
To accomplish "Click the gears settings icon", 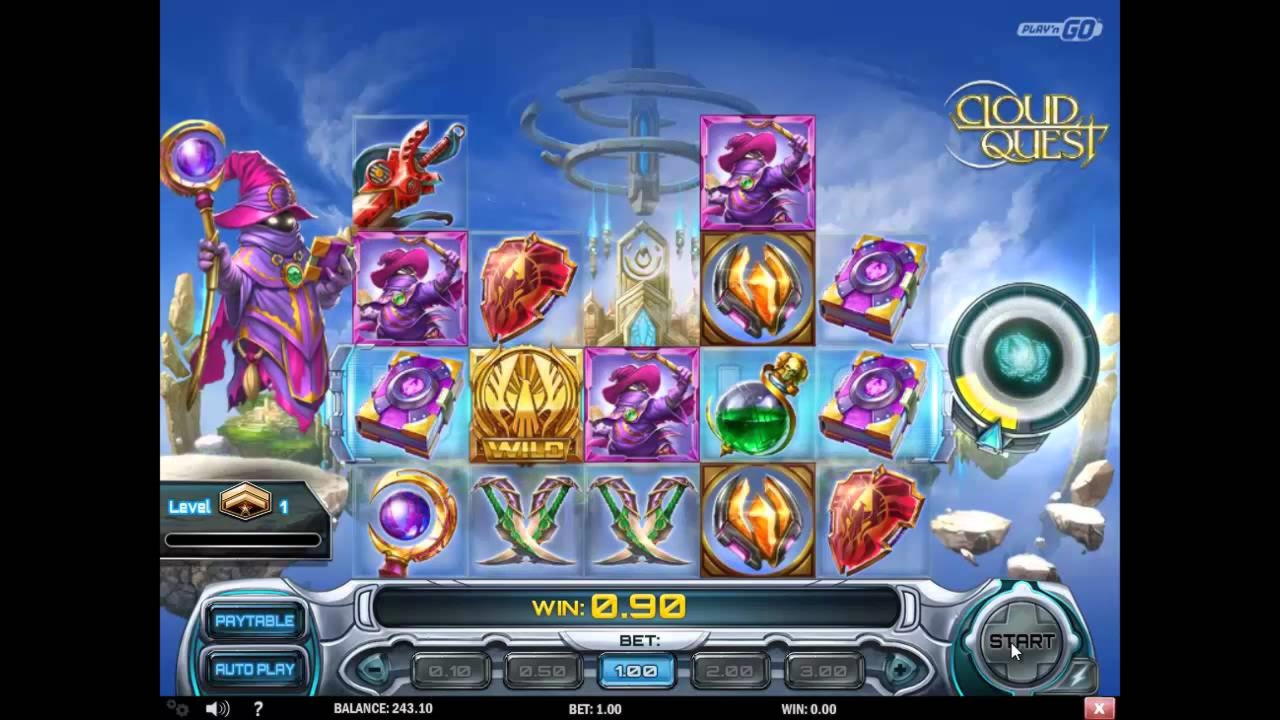I will [x=177, y=708].
